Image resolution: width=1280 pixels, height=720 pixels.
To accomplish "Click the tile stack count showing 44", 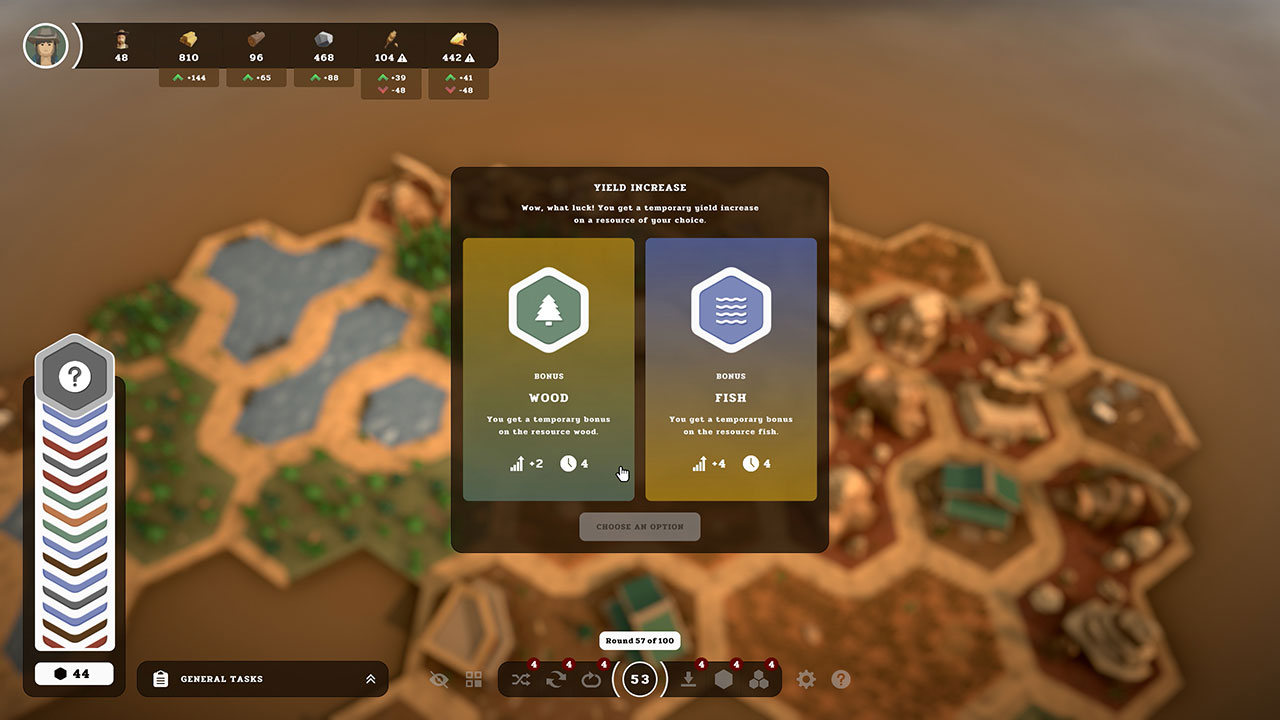I will pos(74,673).
